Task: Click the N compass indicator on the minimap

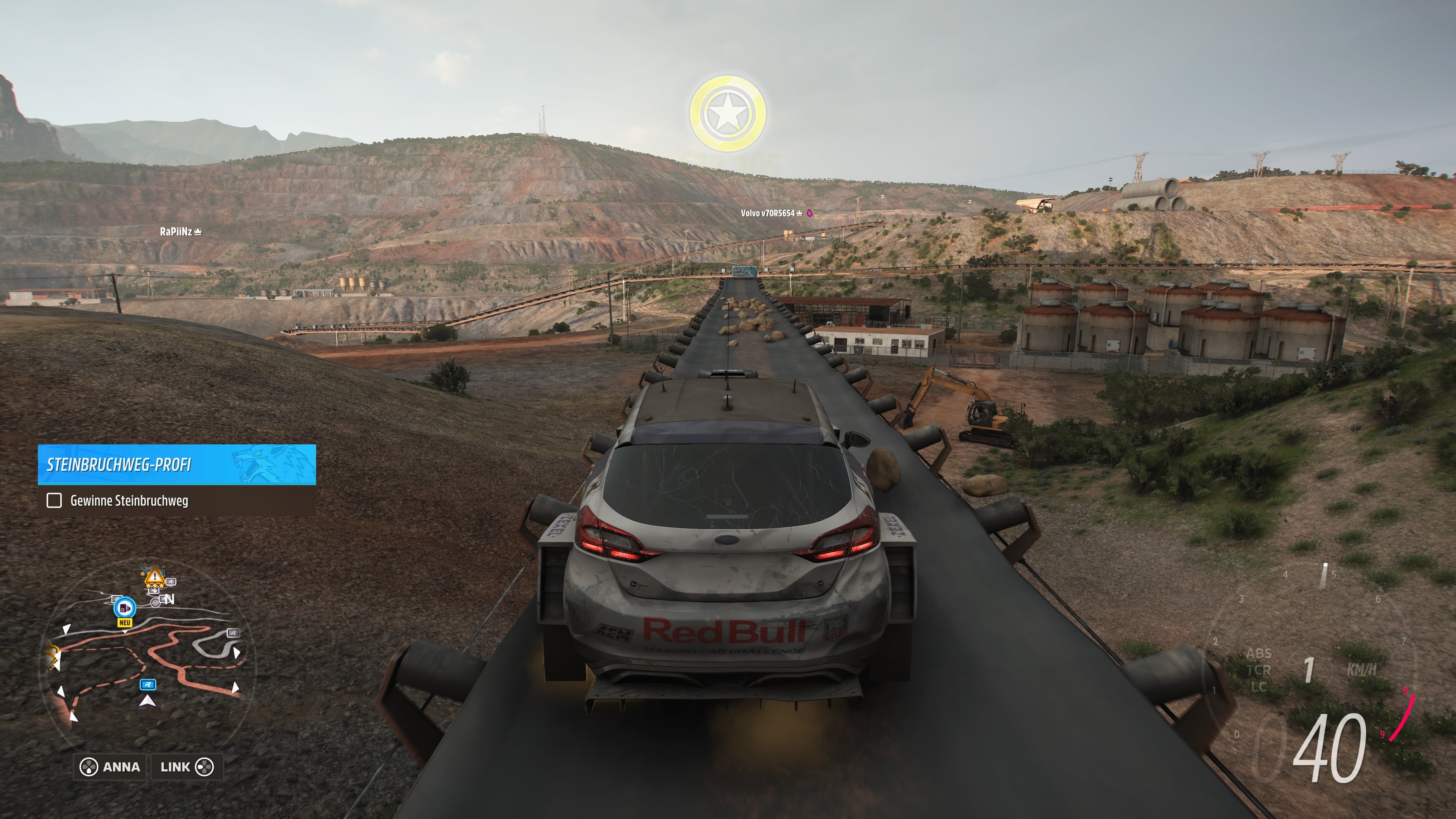Action: click(x=169, y=600)
